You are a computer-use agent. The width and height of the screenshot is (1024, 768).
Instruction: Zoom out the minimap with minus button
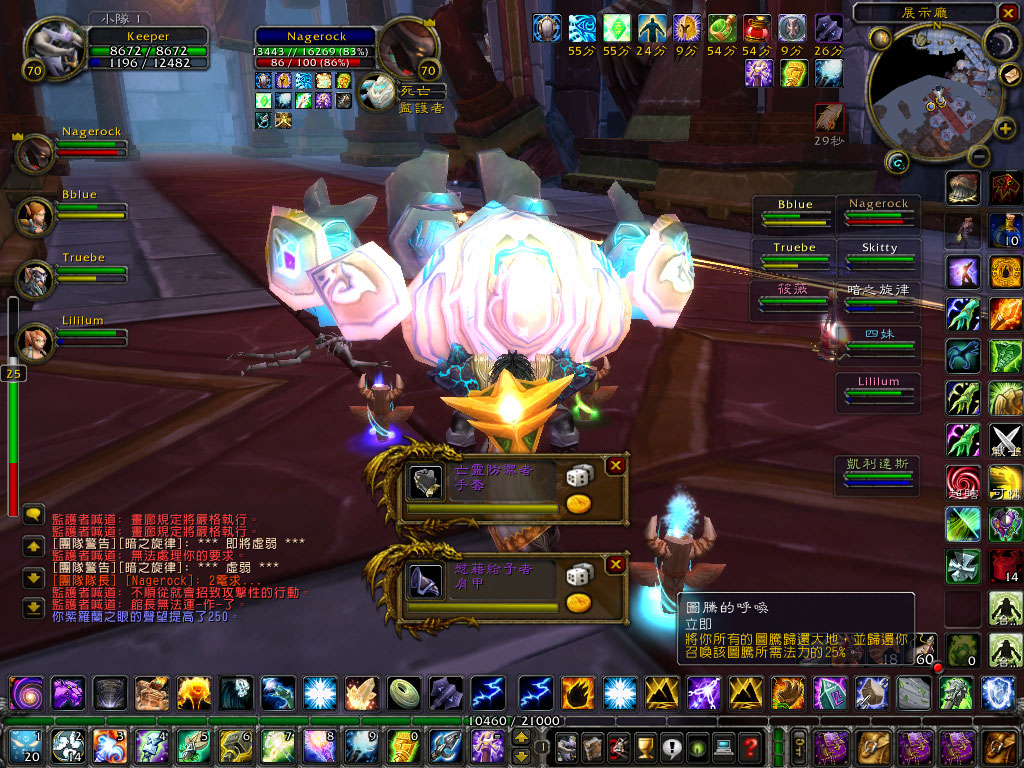click(x=979, y=156)
